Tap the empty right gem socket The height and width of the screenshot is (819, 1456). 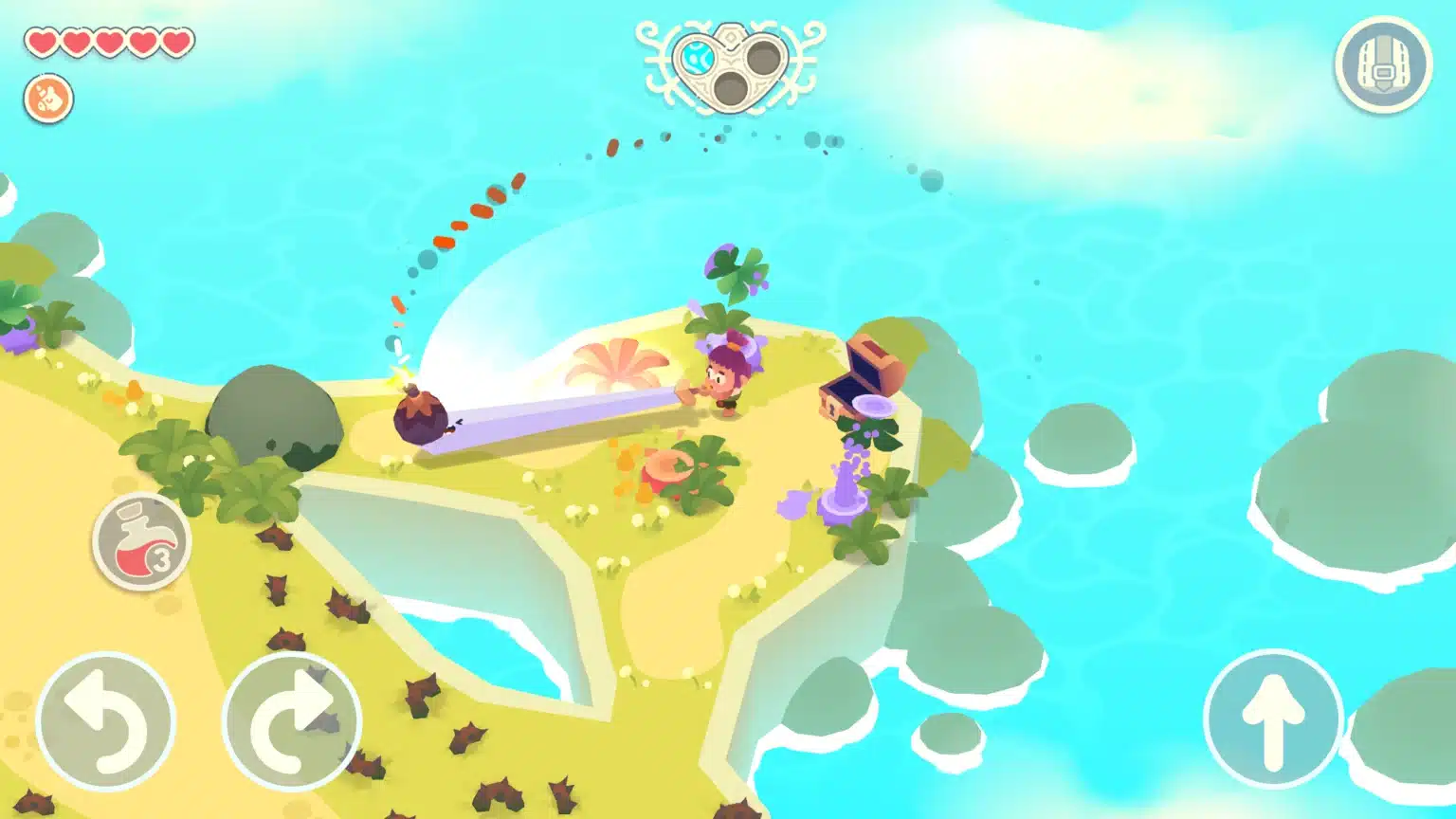762,59
